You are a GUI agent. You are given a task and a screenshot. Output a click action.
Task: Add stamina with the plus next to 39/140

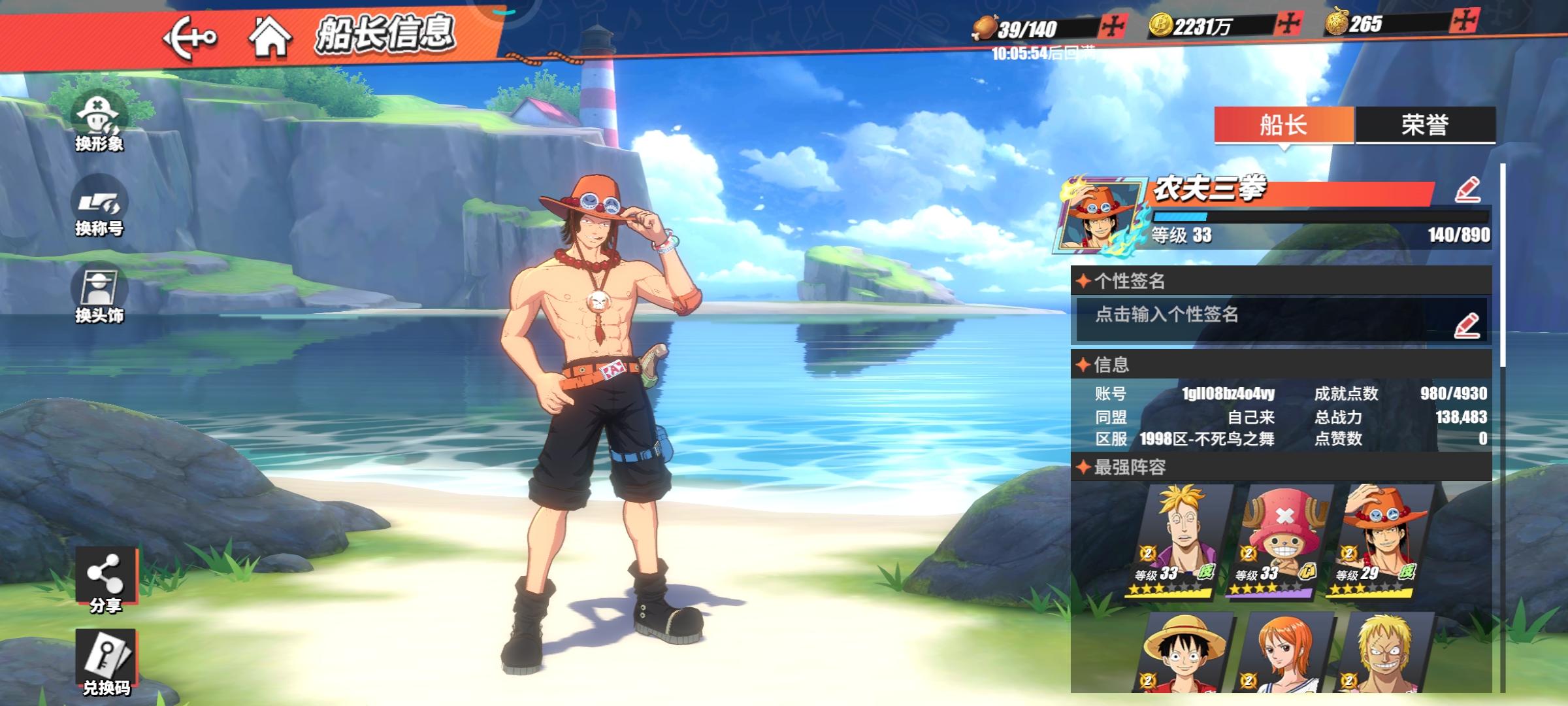[x=1112, y=27]
